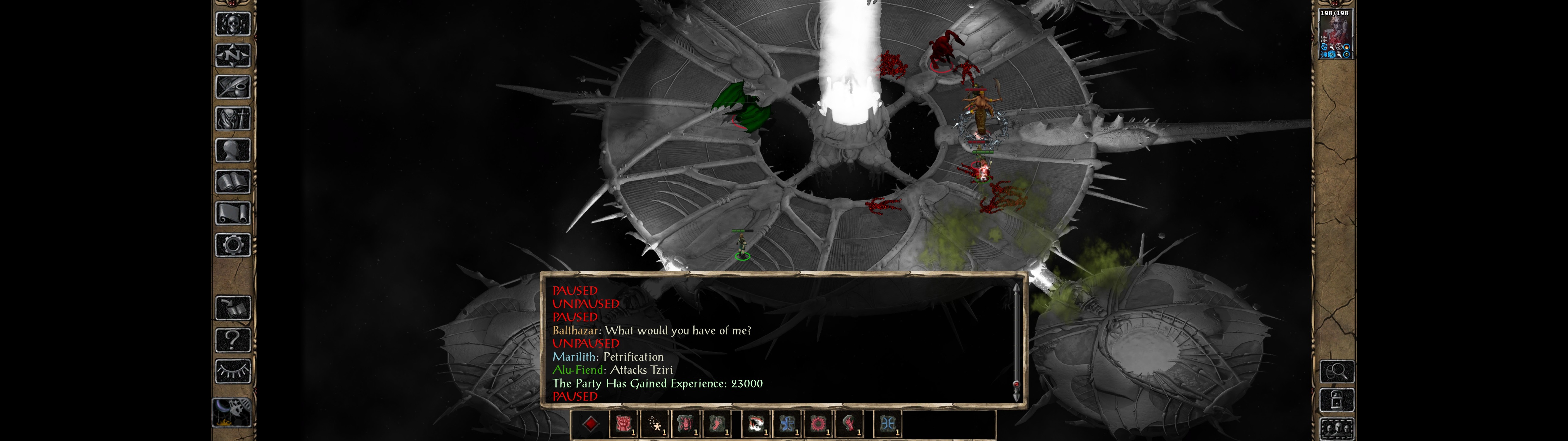
Task: Open the area map via compass icon
Action: pyautogui.click(x=232, y=55)
